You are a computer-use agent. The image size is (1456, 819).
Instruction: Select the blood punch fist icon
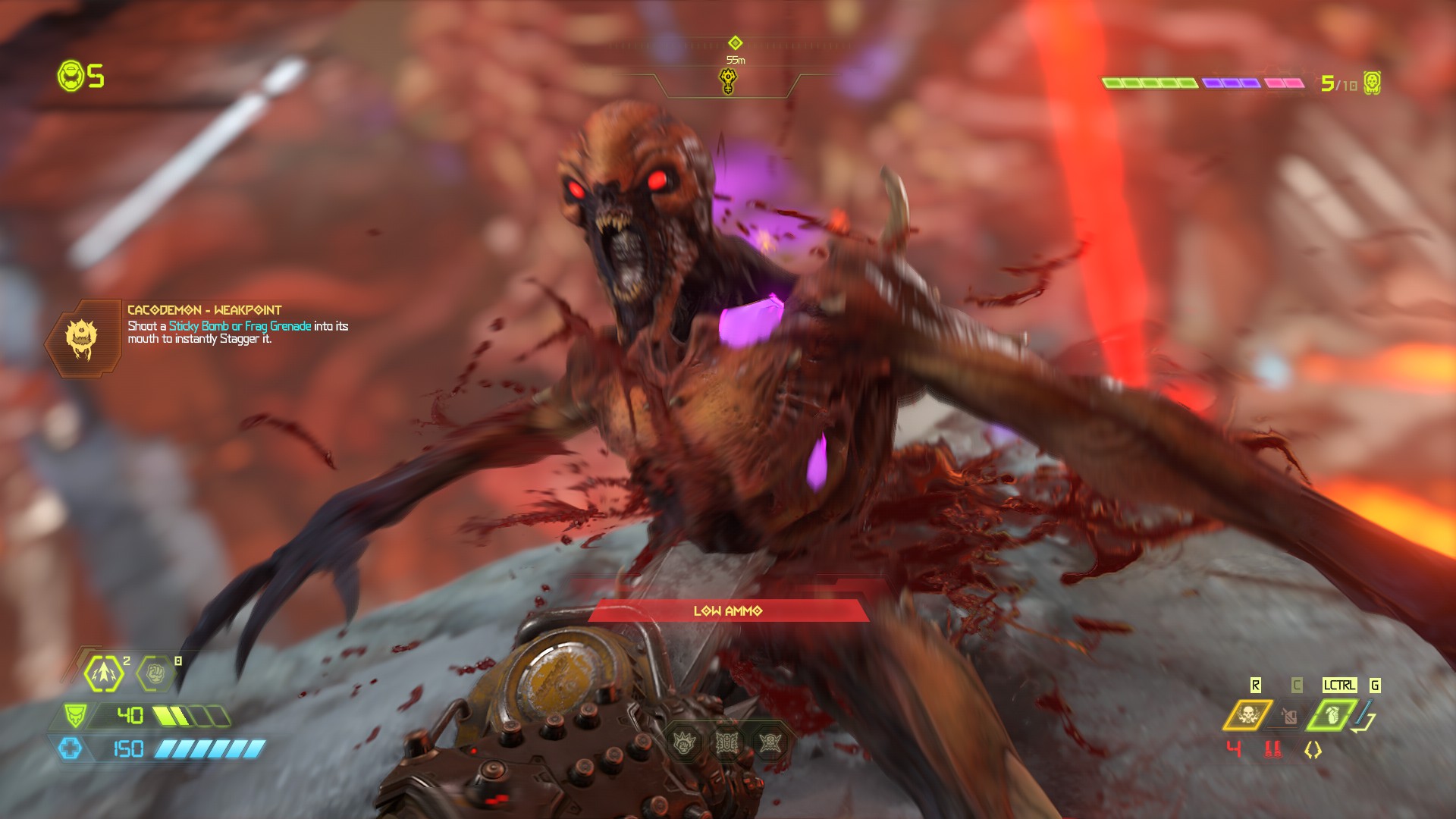point(155,673)
